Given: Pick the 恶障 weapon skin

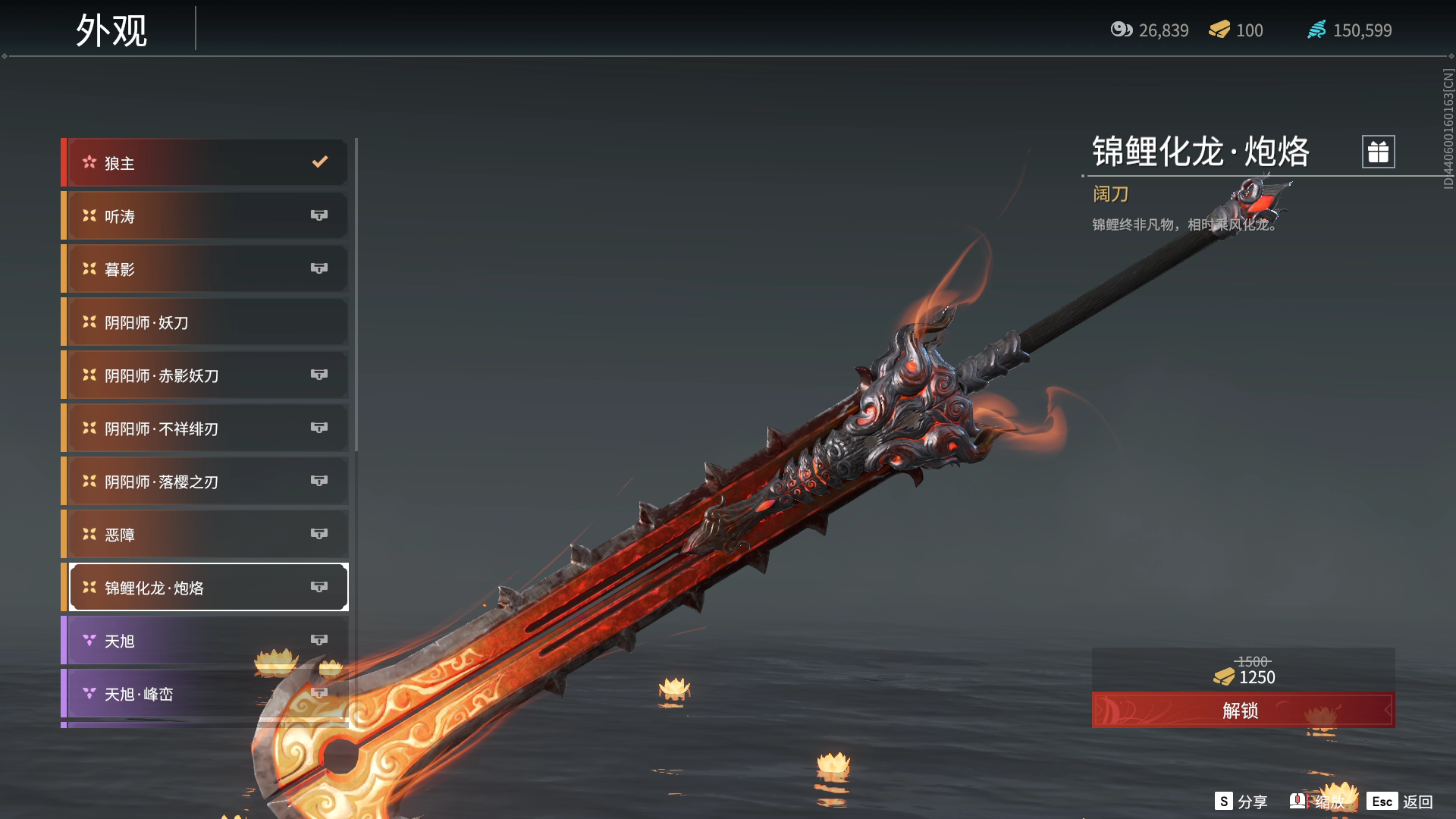Looking at the screenshot, I should 206,535.
